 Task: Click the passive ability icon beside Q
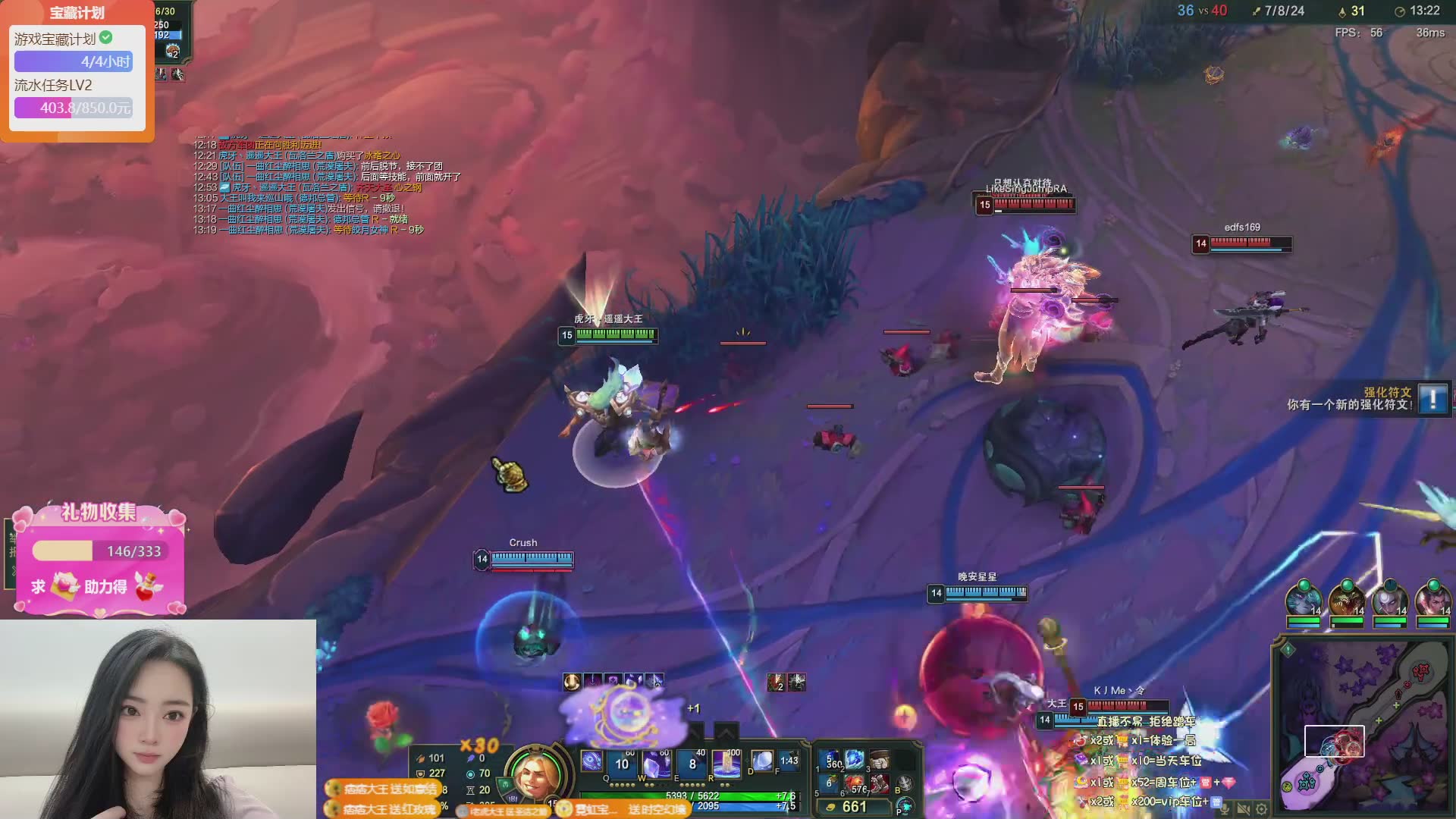pyautogui.click(x=591, y=761)
